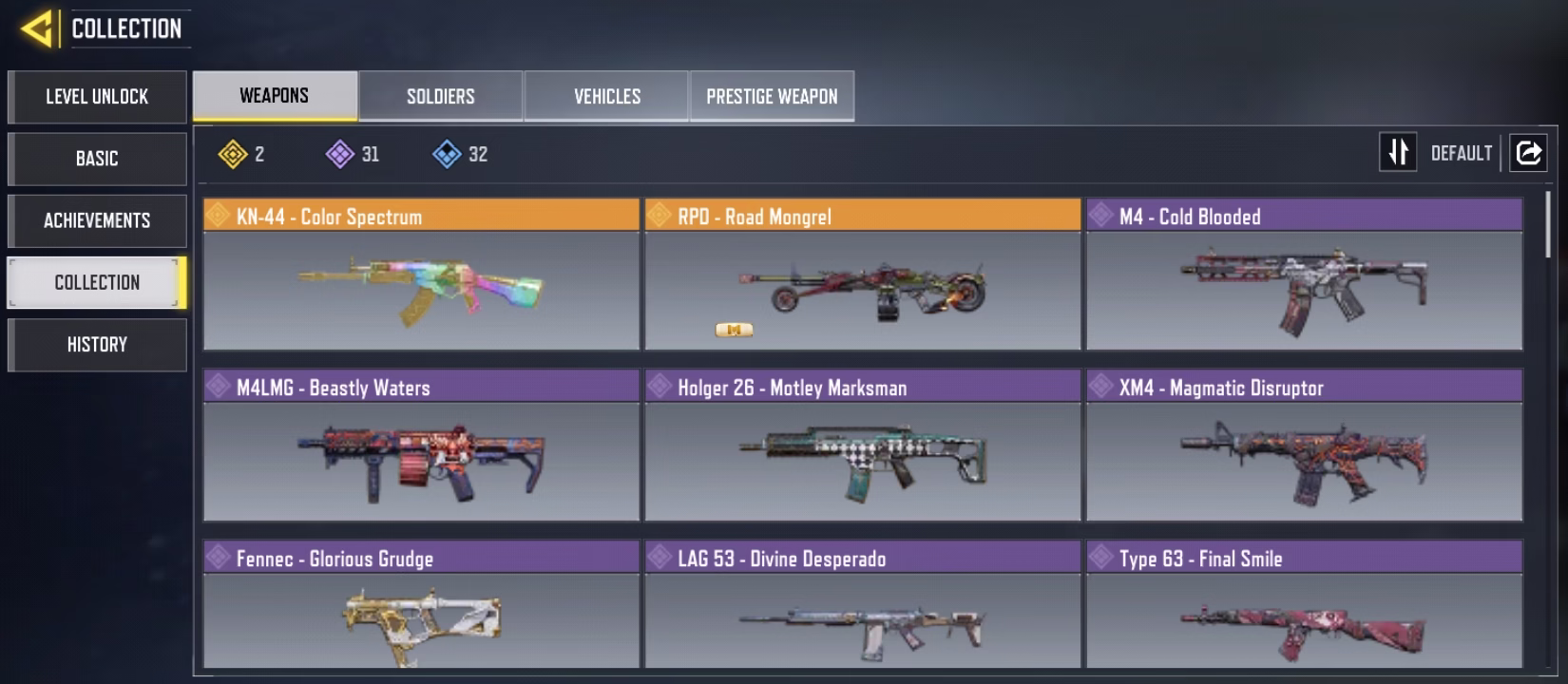Open the Level Unlock section
This screenshot has height=684, width=1568.
click(97, 97)
